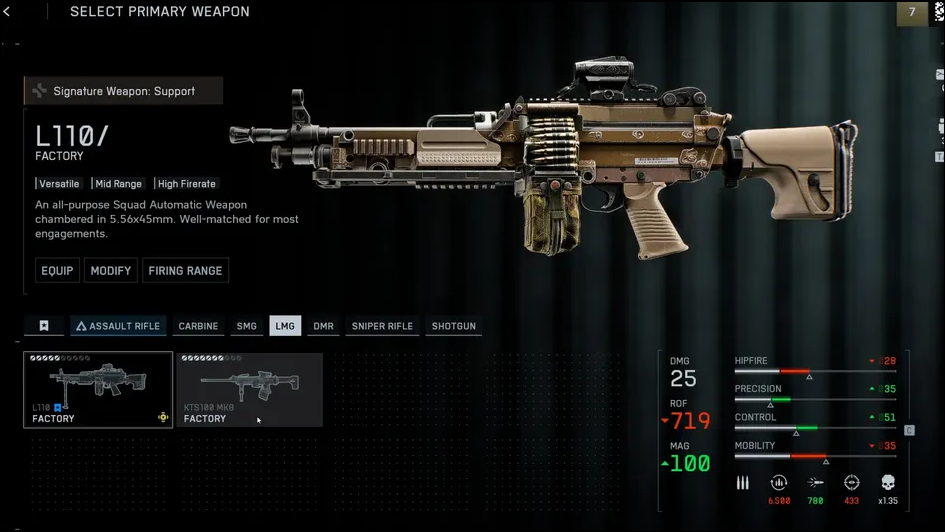Open the DMR weapon category
Image resolution: width=945 pixels, height=532 pixels.
click(x=323, y=326)
